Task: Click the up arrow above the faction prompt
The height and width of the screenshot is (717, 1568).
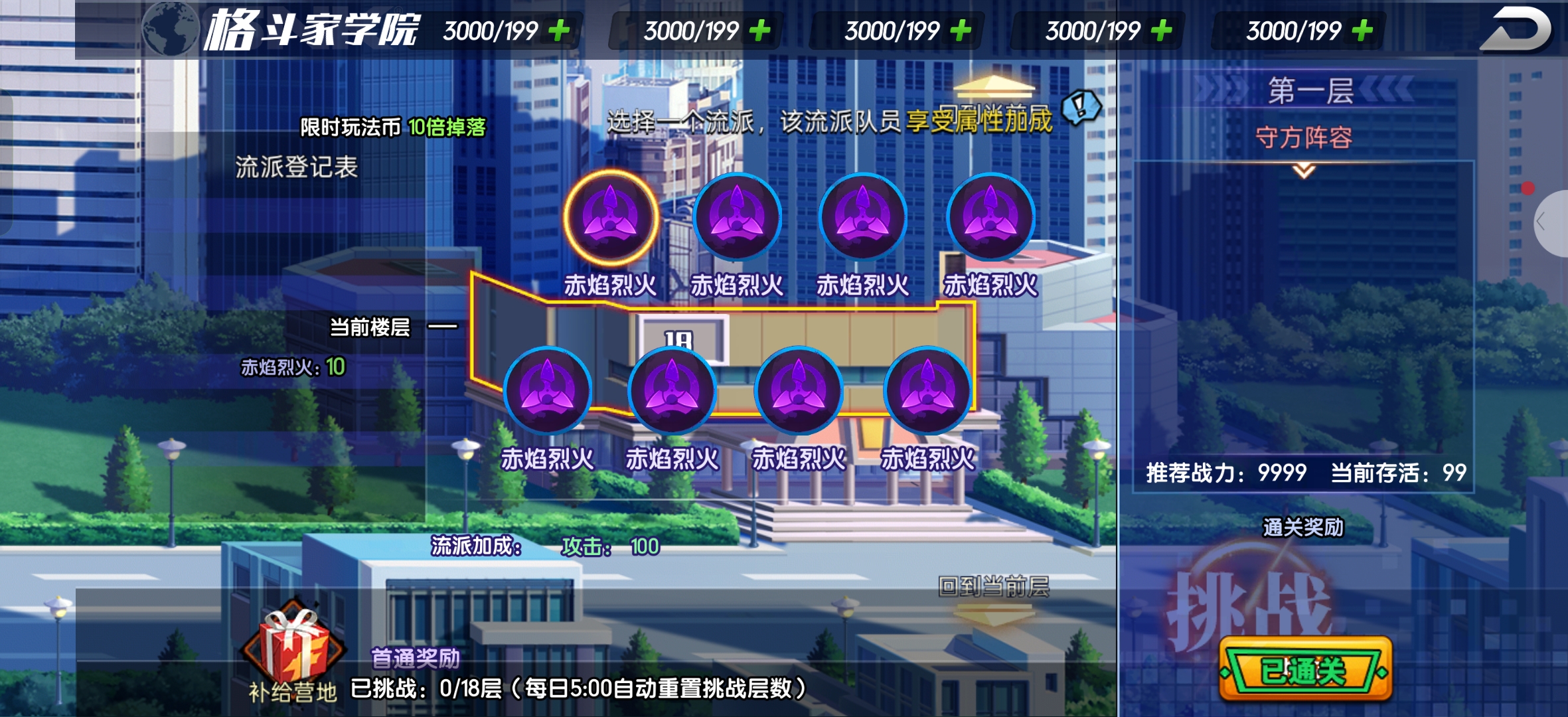Action: pos(993,86)
